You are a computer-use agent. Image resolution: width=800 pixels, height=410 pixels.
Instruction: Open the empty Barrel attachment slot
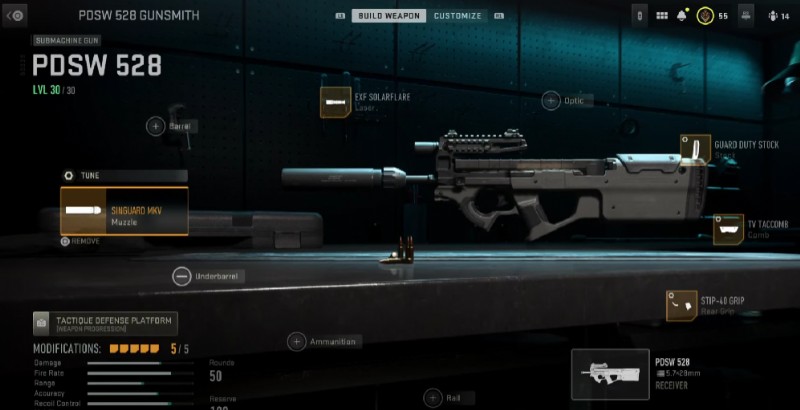(x=156, y=126)
